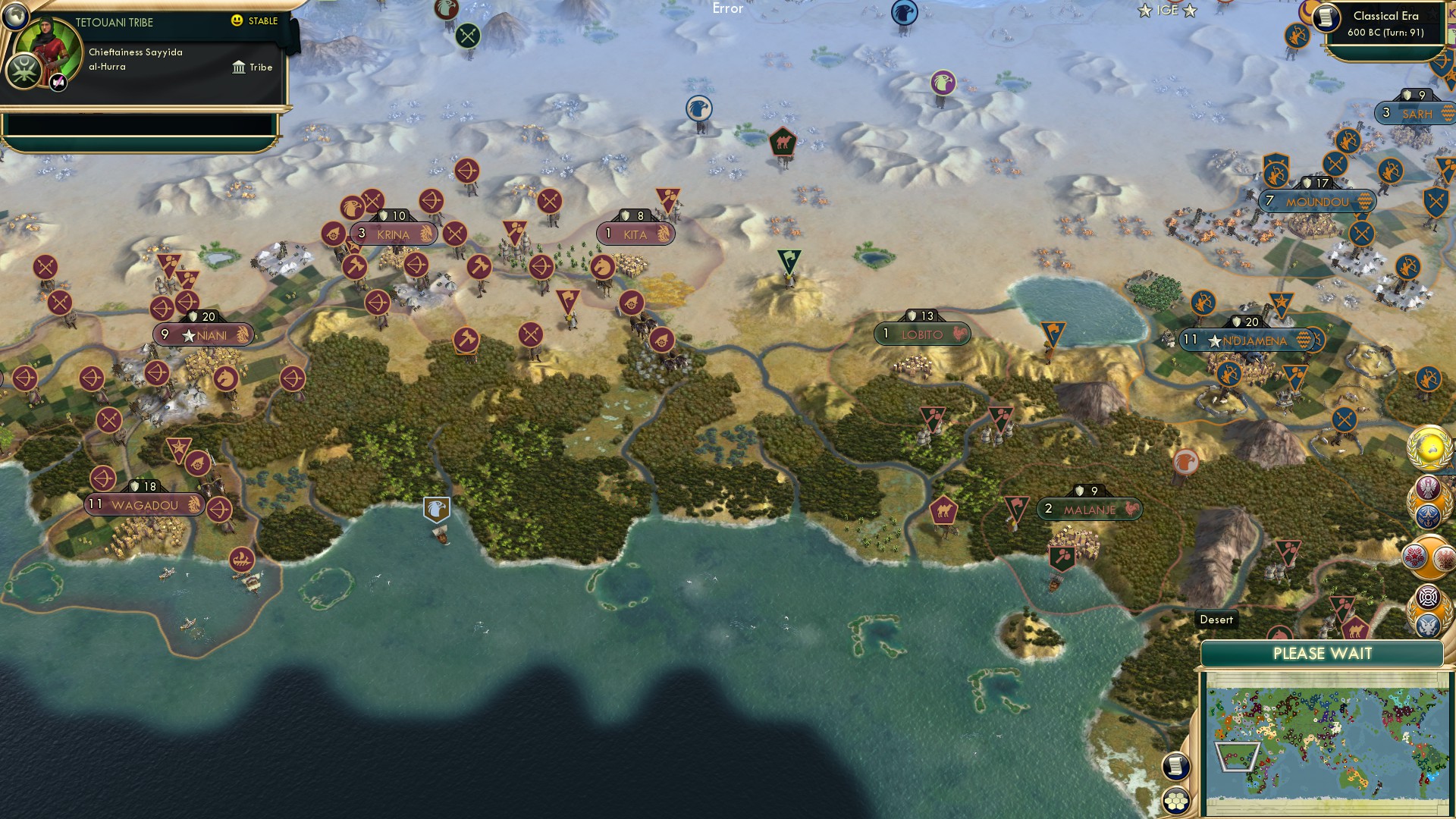Expand the Moundou city banner

[1317, 201]
